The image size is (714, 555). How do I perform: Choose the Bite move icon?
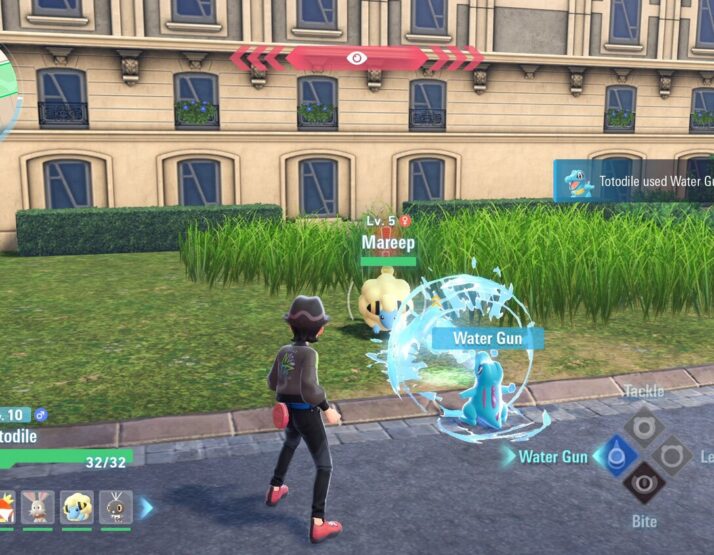pos(644,484)
